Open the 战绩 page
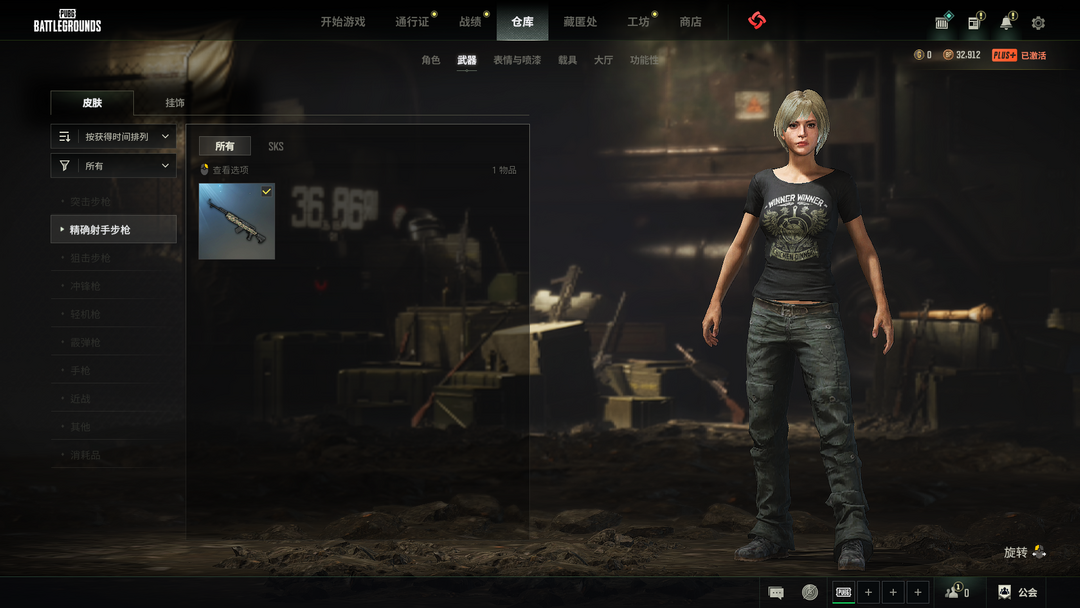1080x608 pixels. click(x=470, y=22)
